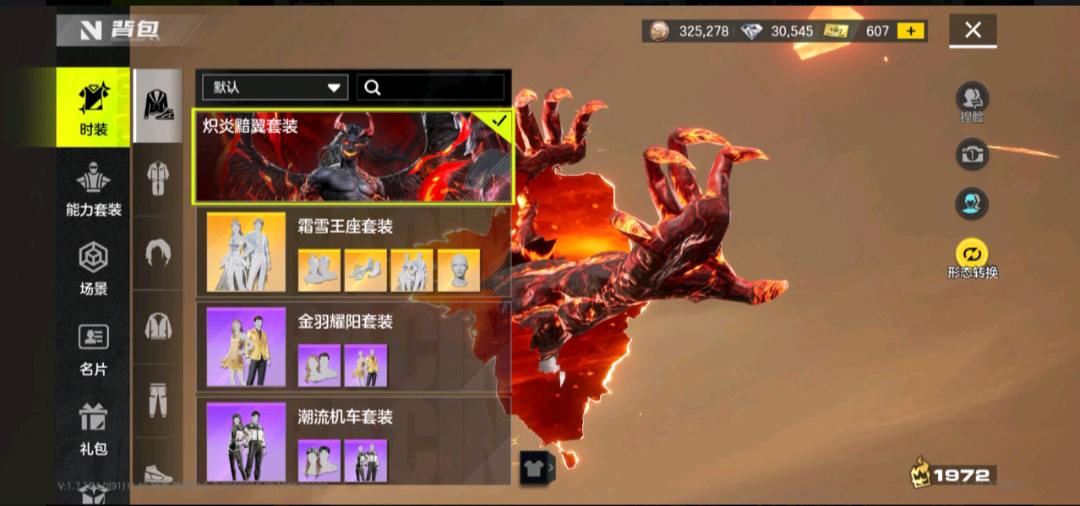This screenshot has width=1080, height=506.
Task: Add currency with the yellow plus button
Action: tap(911, 31)
